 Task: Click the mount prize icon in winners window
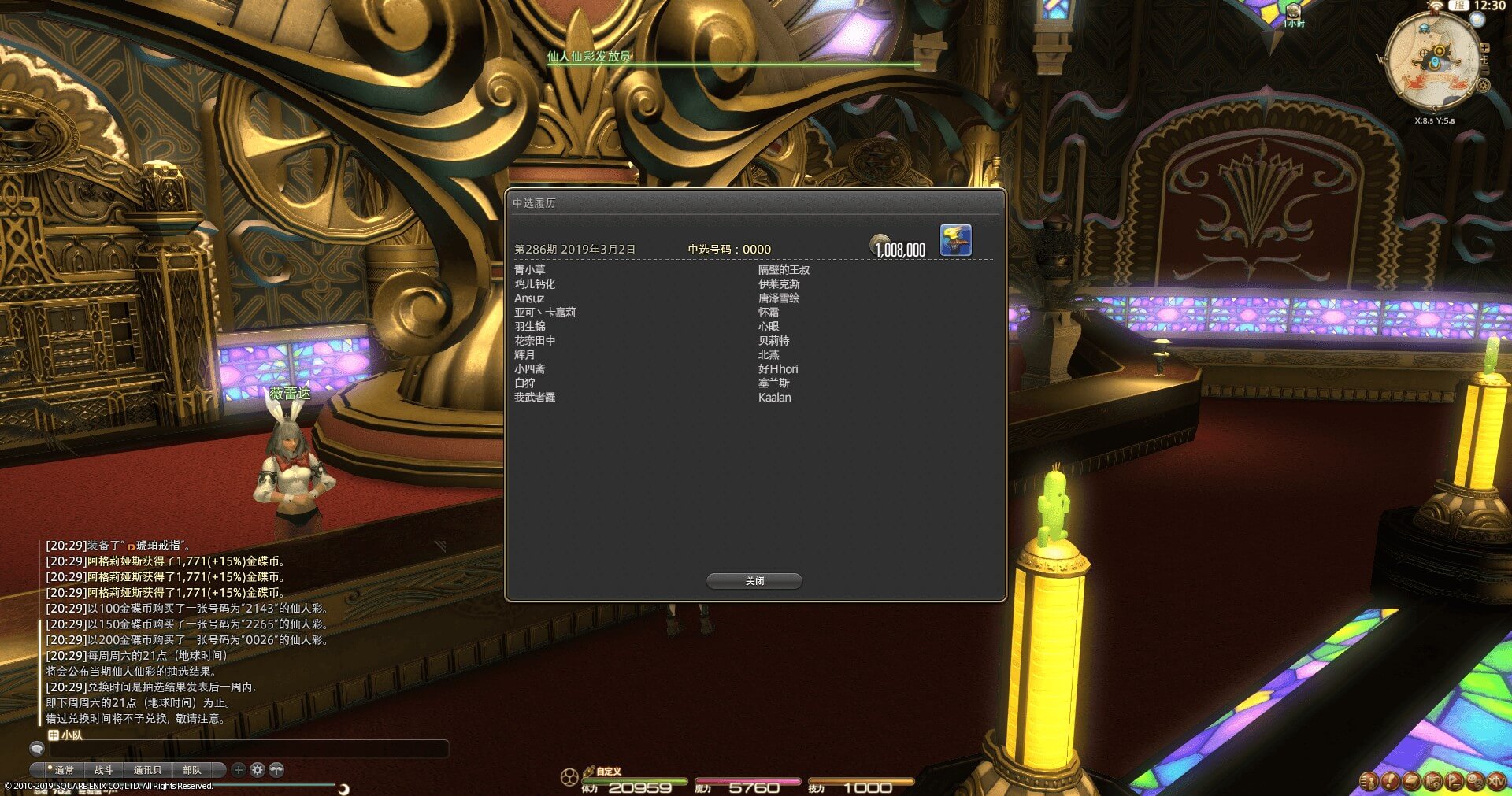[x=955, y=240]
